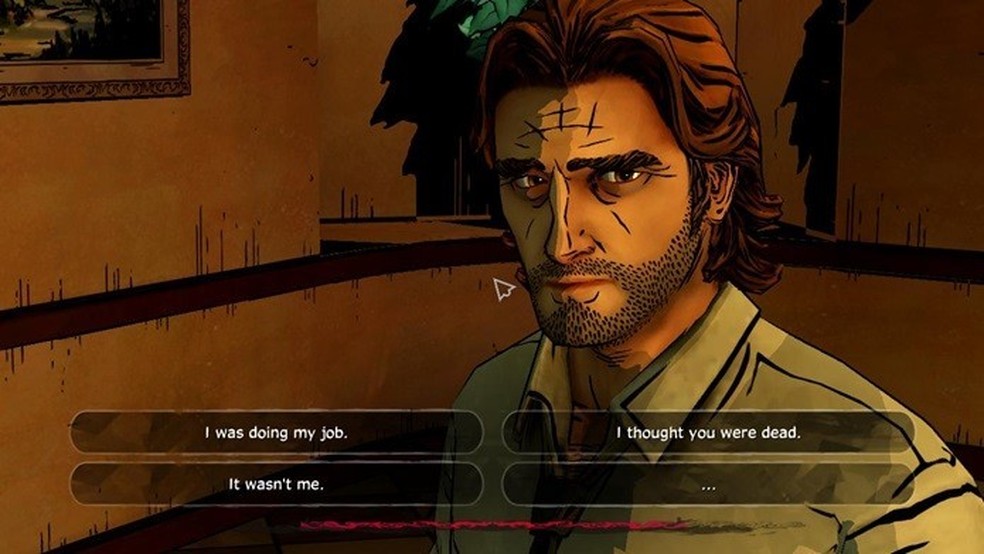
Task: Pick the silent "..." dialogue option
Action: [x=708, y=485]
